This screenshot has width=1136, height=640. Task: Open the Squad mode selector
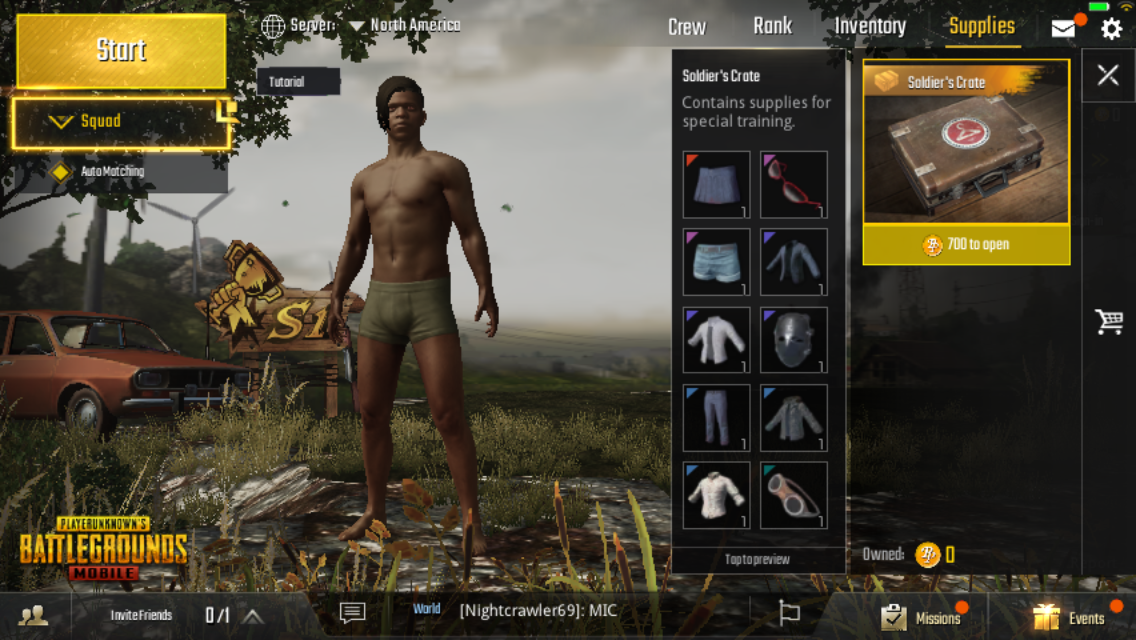[x=121, y=122]
